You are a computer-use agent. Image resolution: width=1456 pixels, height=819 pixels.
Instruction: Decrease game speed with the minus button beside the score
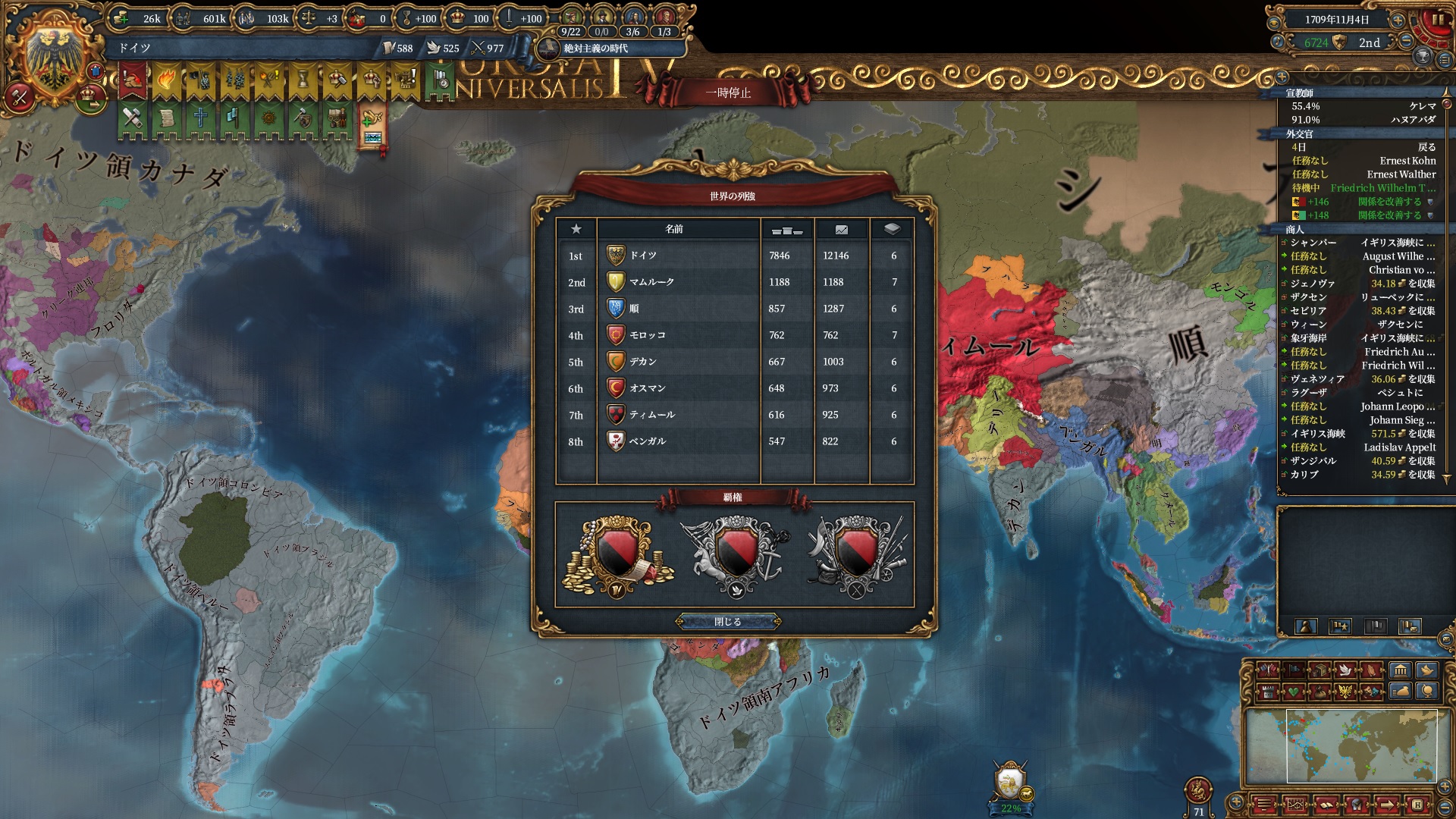[1407, 42]
